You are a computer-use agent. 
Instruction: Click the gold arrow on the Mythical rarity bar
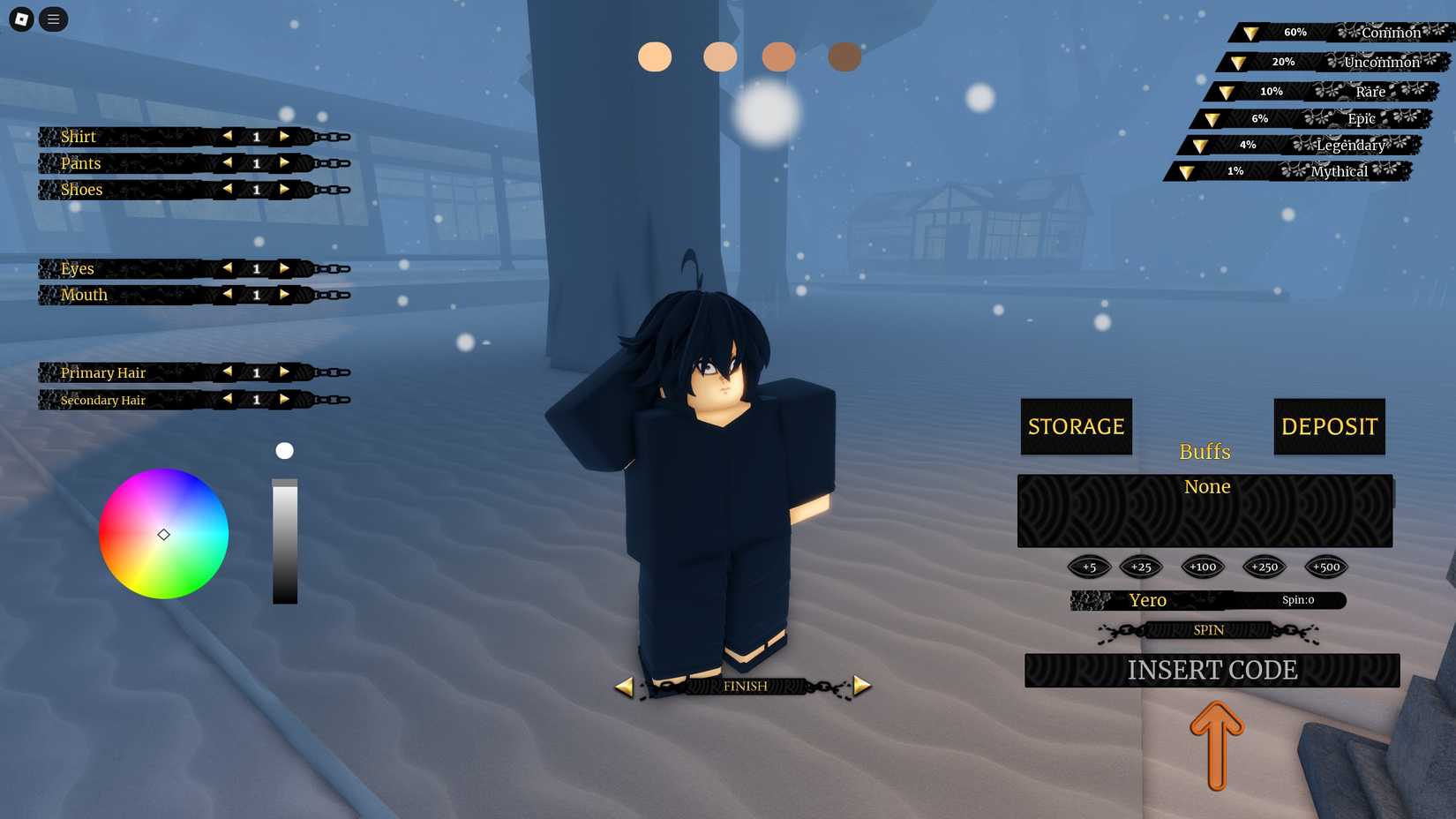pos(1185,171)
